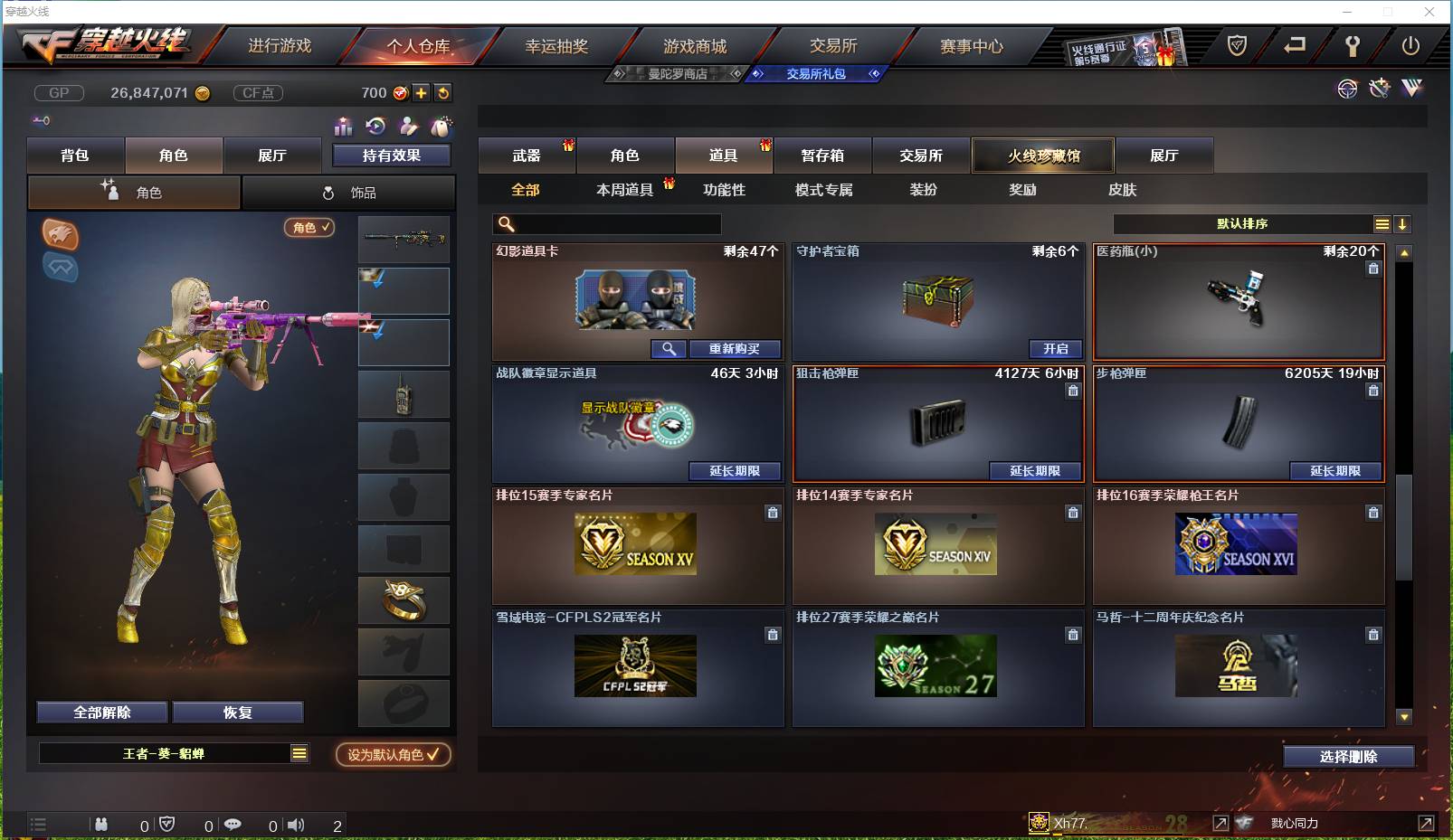Open the list menu beside the character name 王者-葵-貂蝉
The height and width of the screenshot is (840, 1453).
click(x=298, y=752)
